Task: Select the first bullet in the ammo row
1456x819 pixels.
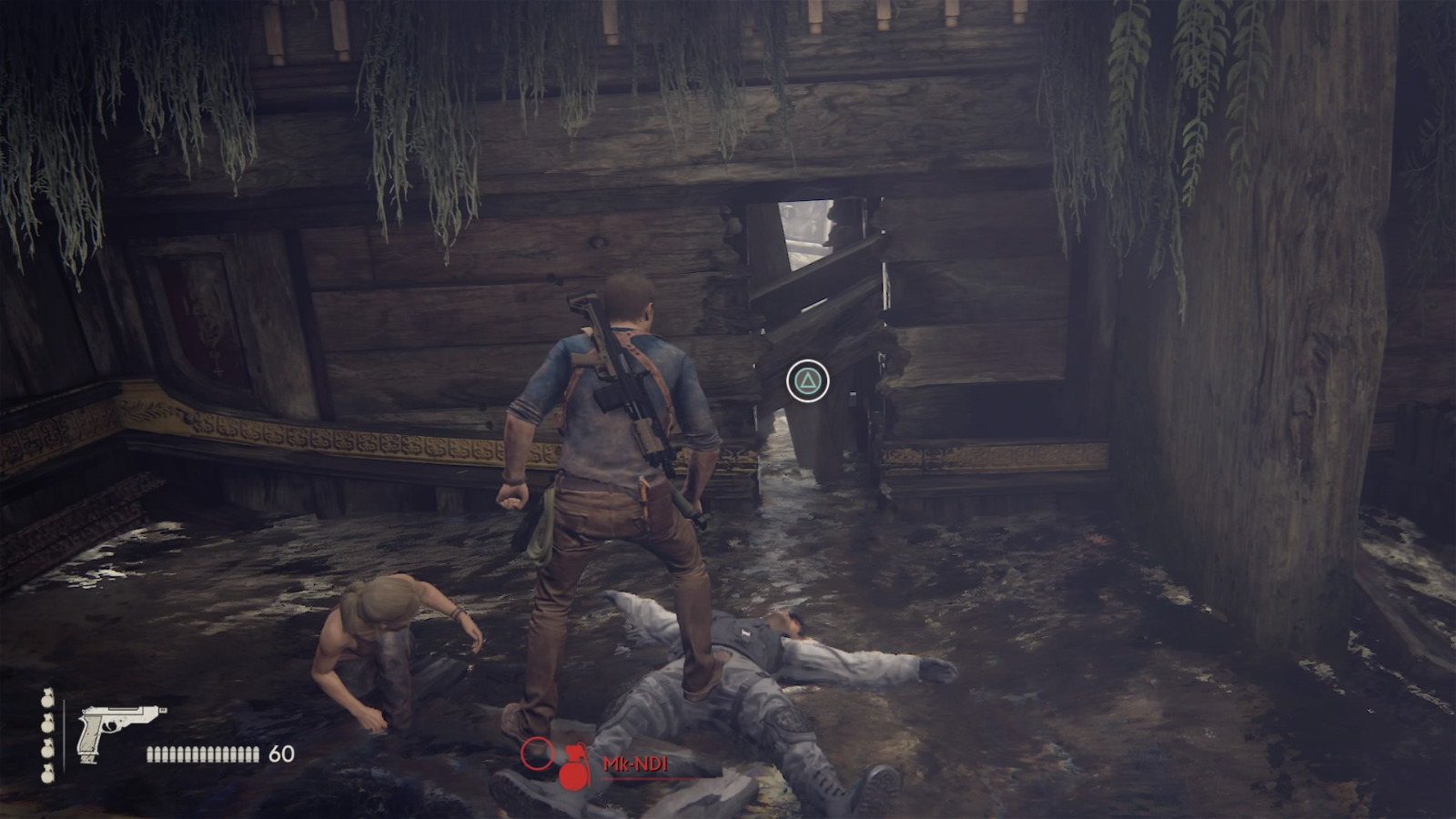Action: [151, 753]
